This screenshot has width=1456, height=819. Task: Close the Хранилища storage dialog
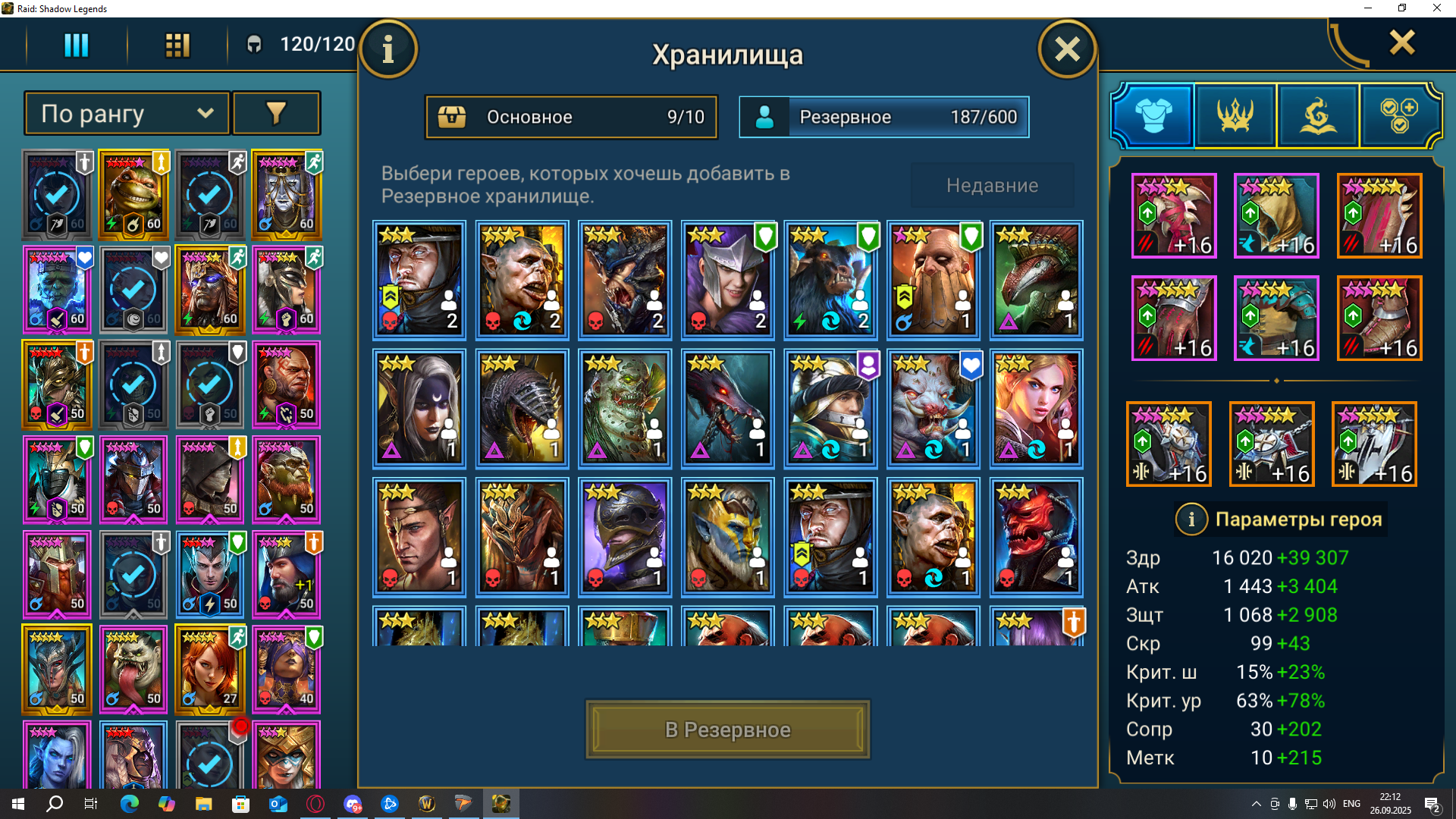pos(1066,50)
